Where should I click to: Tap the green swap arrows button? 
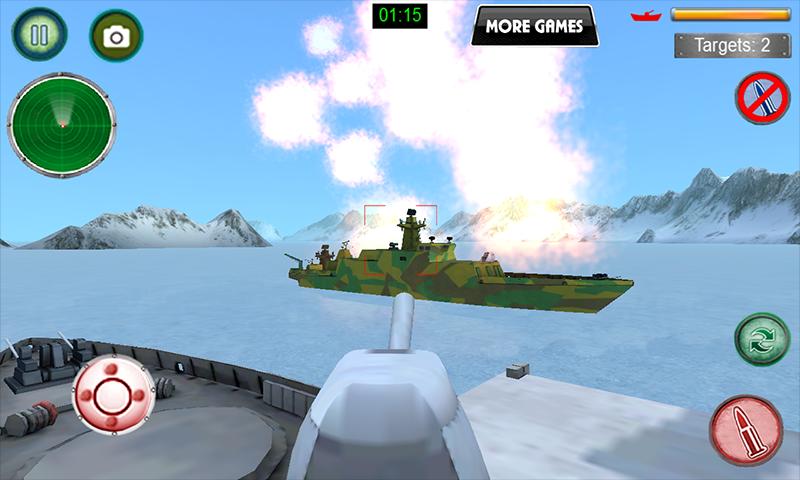[762, 339]
